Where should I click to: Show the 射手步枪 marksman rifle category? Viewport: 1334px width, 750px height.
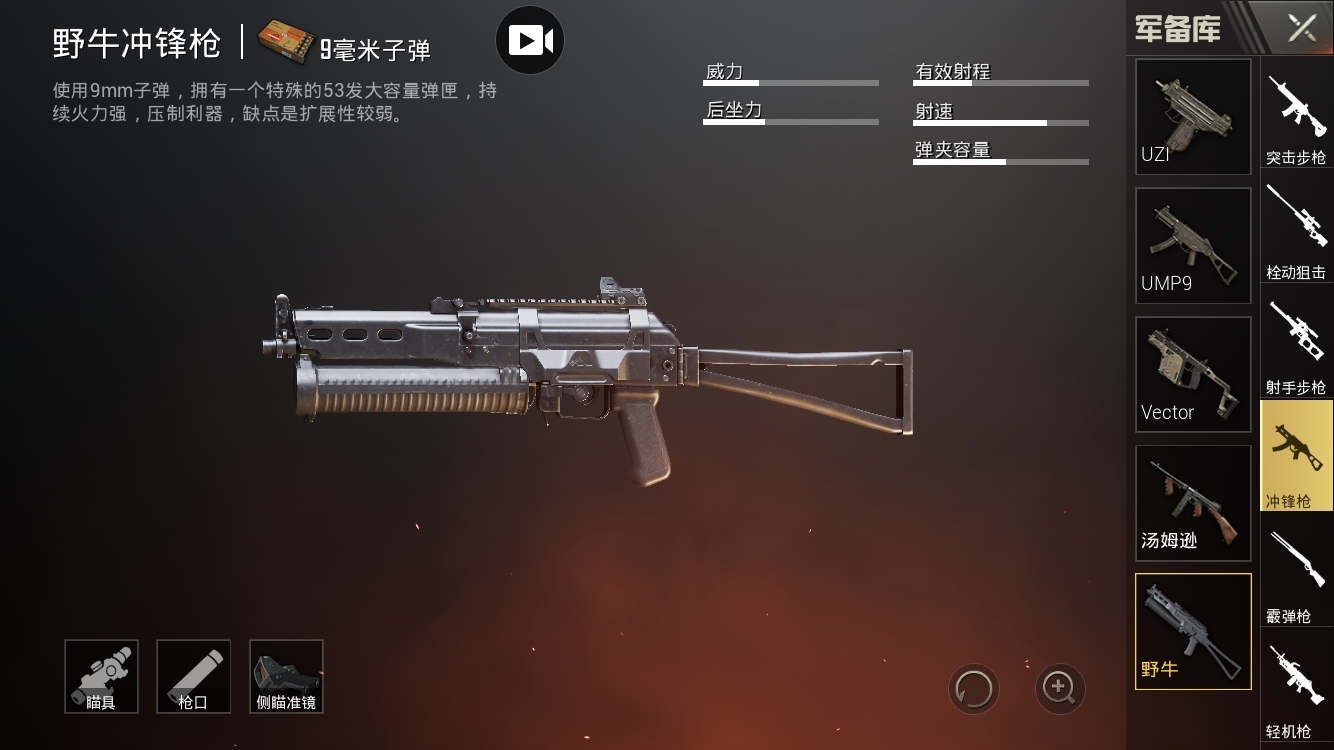tap(1296, 348)
